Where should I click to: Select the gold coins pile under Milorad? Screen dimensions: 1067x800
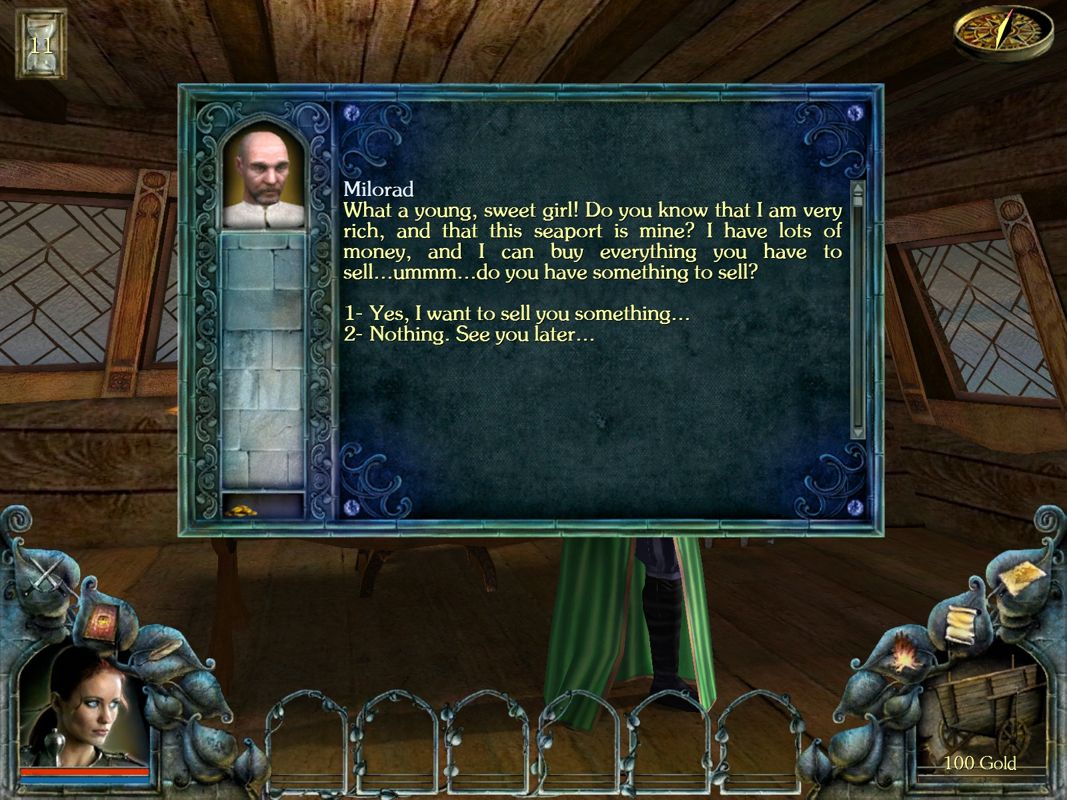[241, 510]
